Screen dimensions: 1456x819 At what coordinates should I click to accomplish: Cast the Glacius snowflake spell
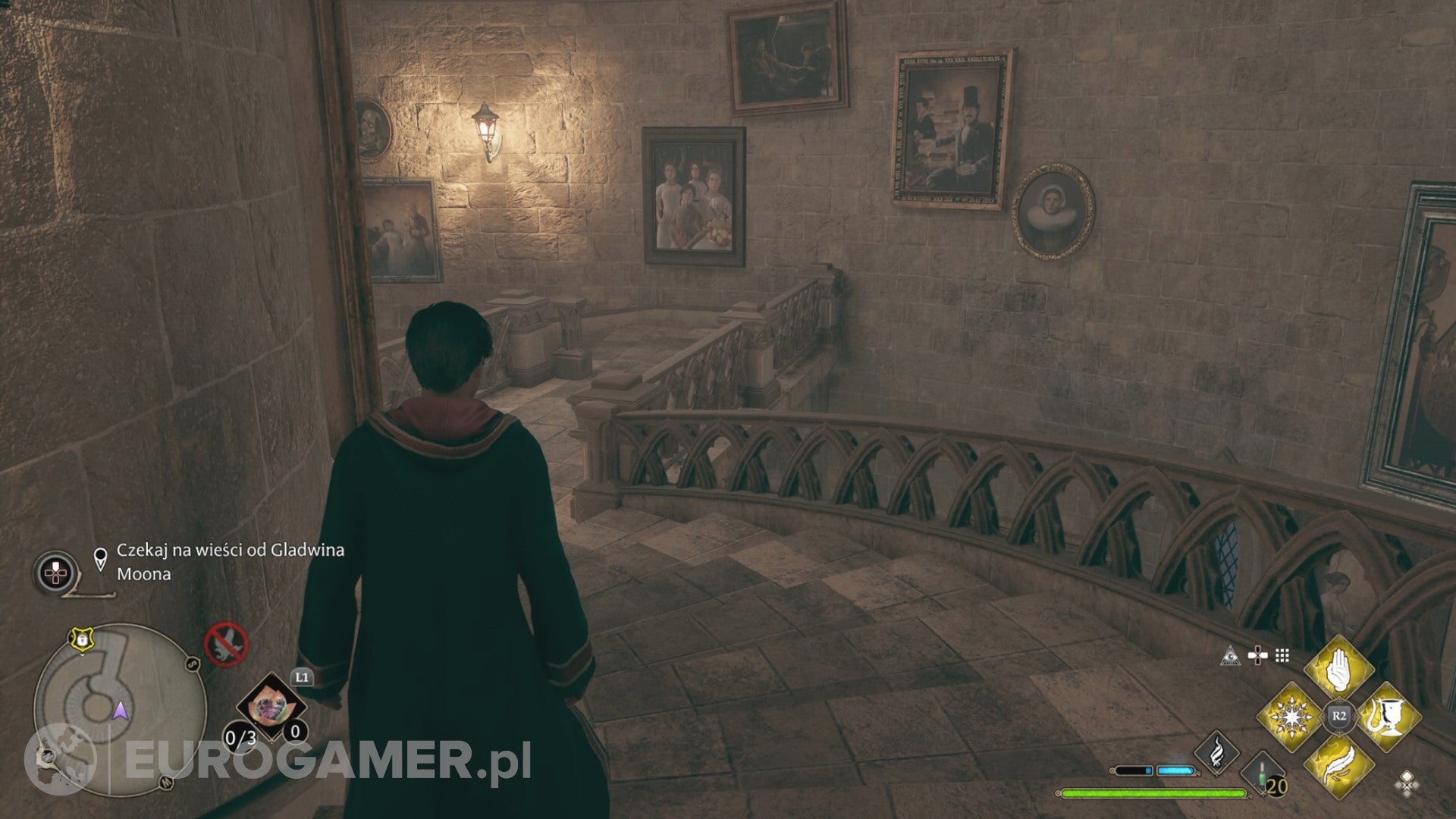pyautogui.click(x=1291, y=716)
